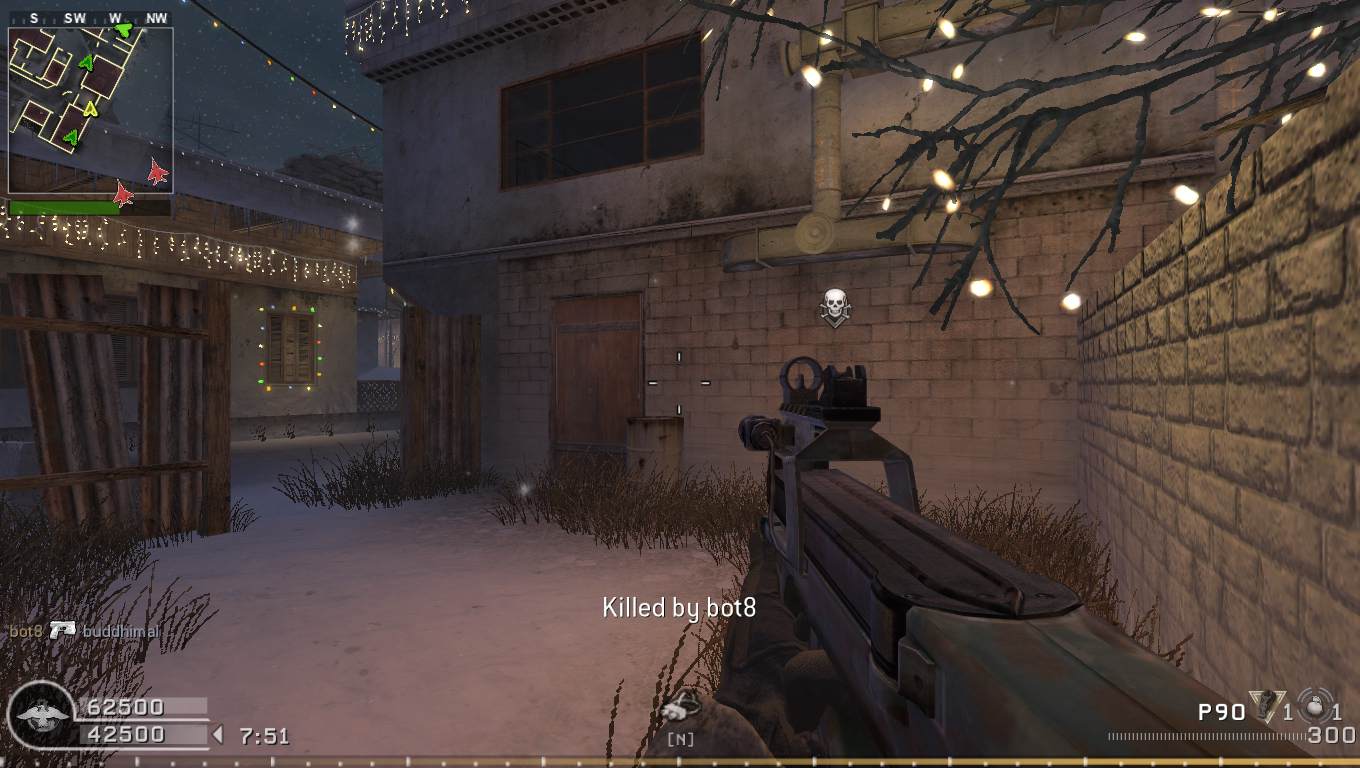Click the team eagle emblem
Screen dimensions: 1360x768
(42, 715)
